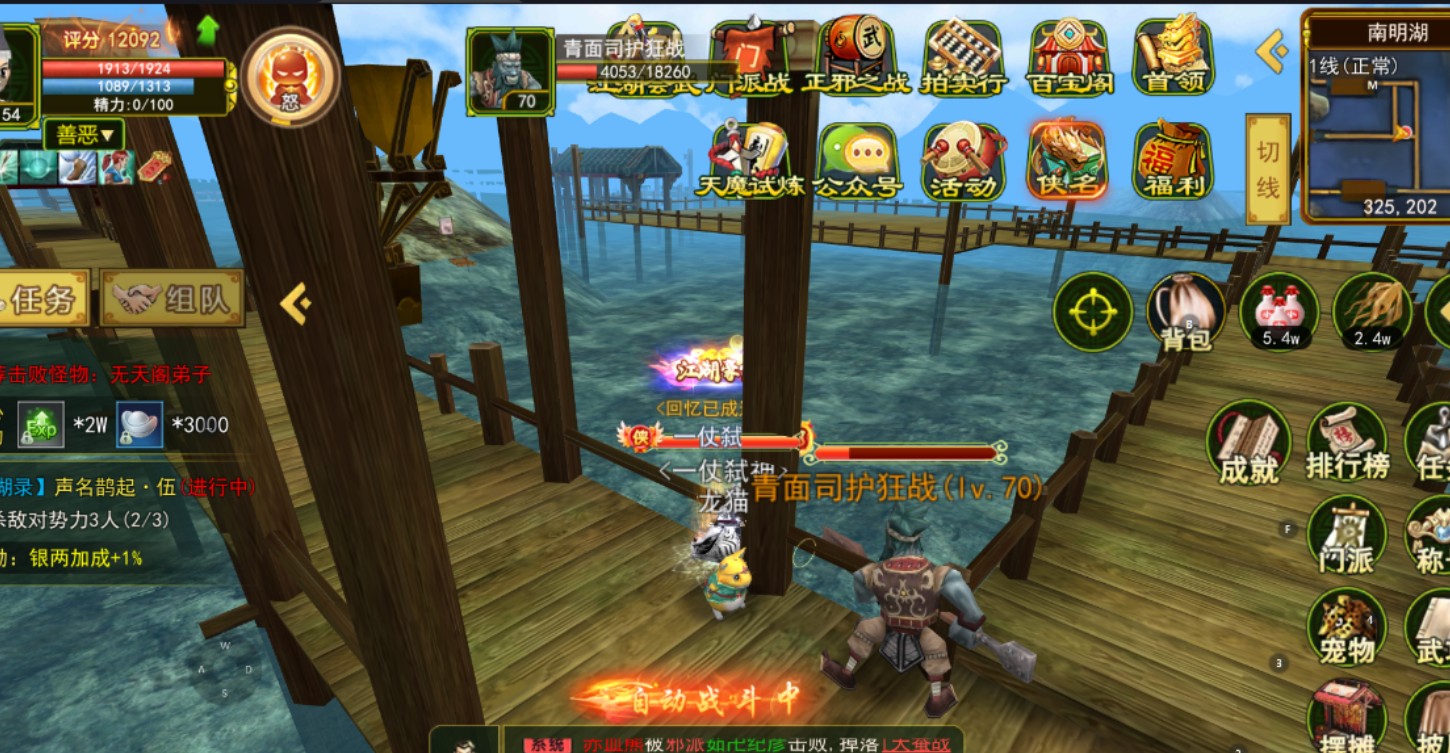Open the 侠客 companion menu
The image size is (1450, 753).
(x=1068, y=160)
